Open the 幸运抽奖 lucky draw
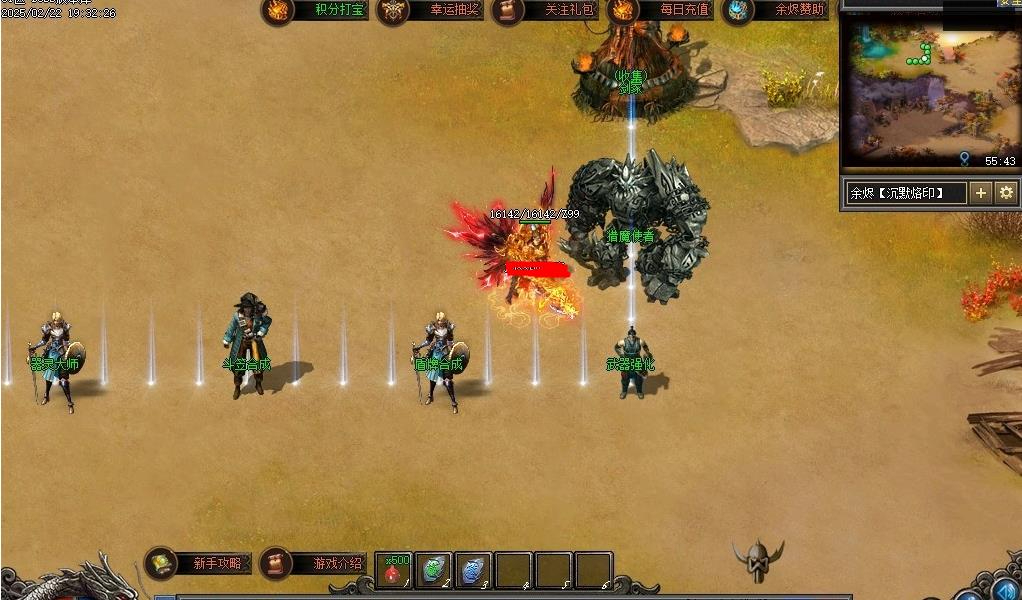1022x600 pixels. [431, 11]
